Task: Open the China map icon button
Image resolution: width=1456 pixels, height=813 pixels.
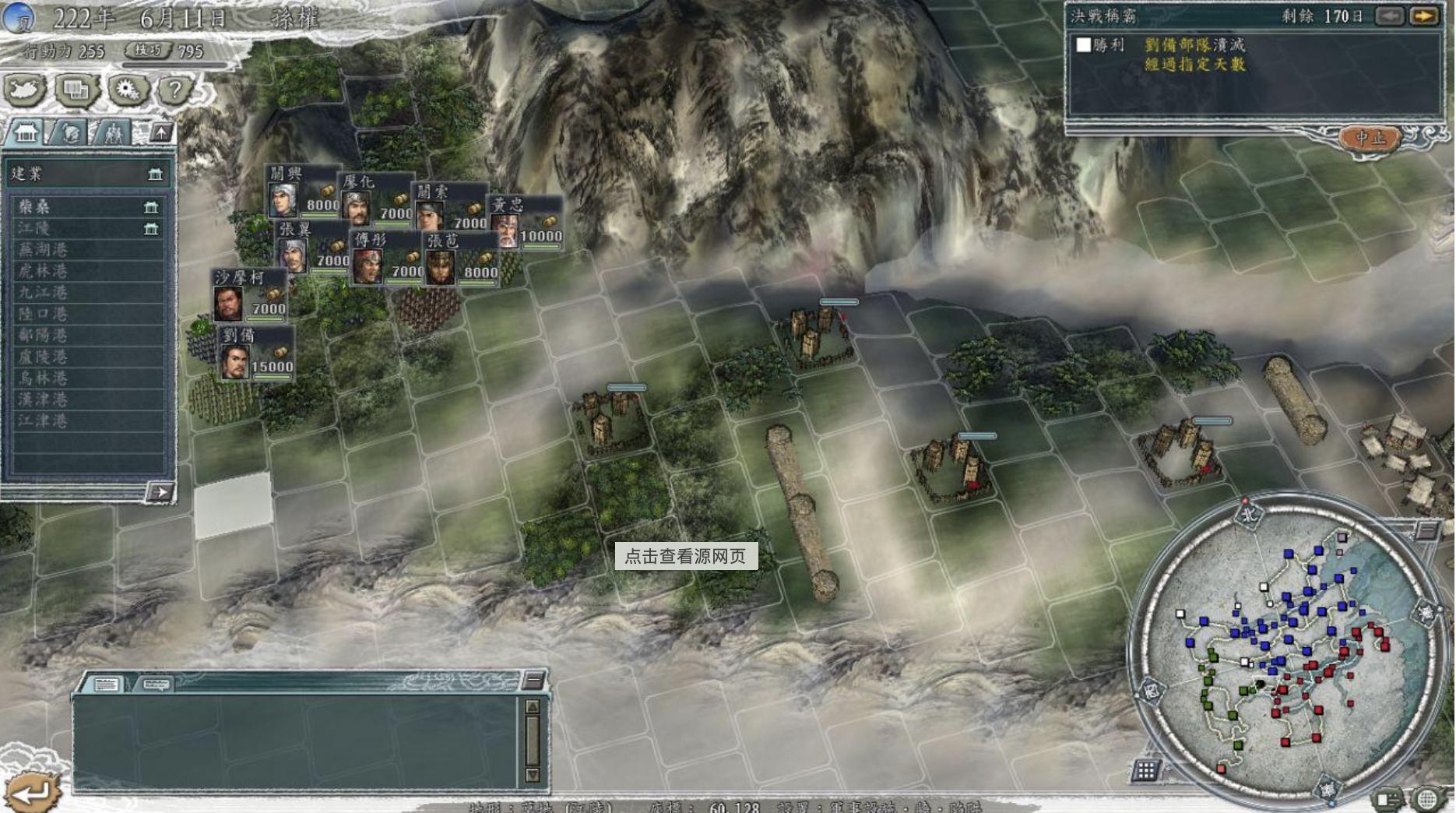Action: coord(25,90)
